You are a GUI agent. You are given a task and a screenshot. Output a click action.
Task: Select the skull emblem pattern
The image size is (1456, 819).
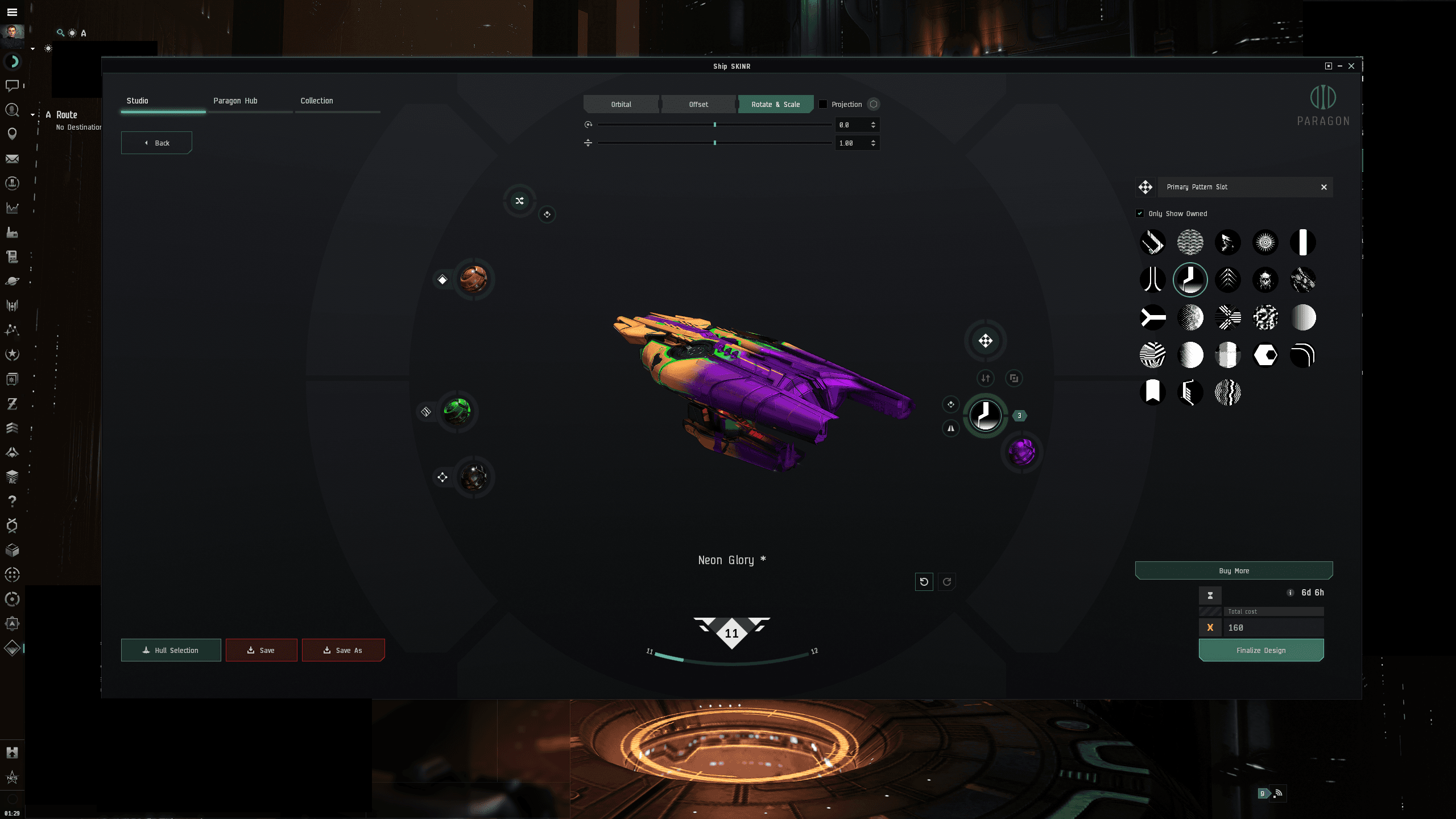coord(1265,280)
